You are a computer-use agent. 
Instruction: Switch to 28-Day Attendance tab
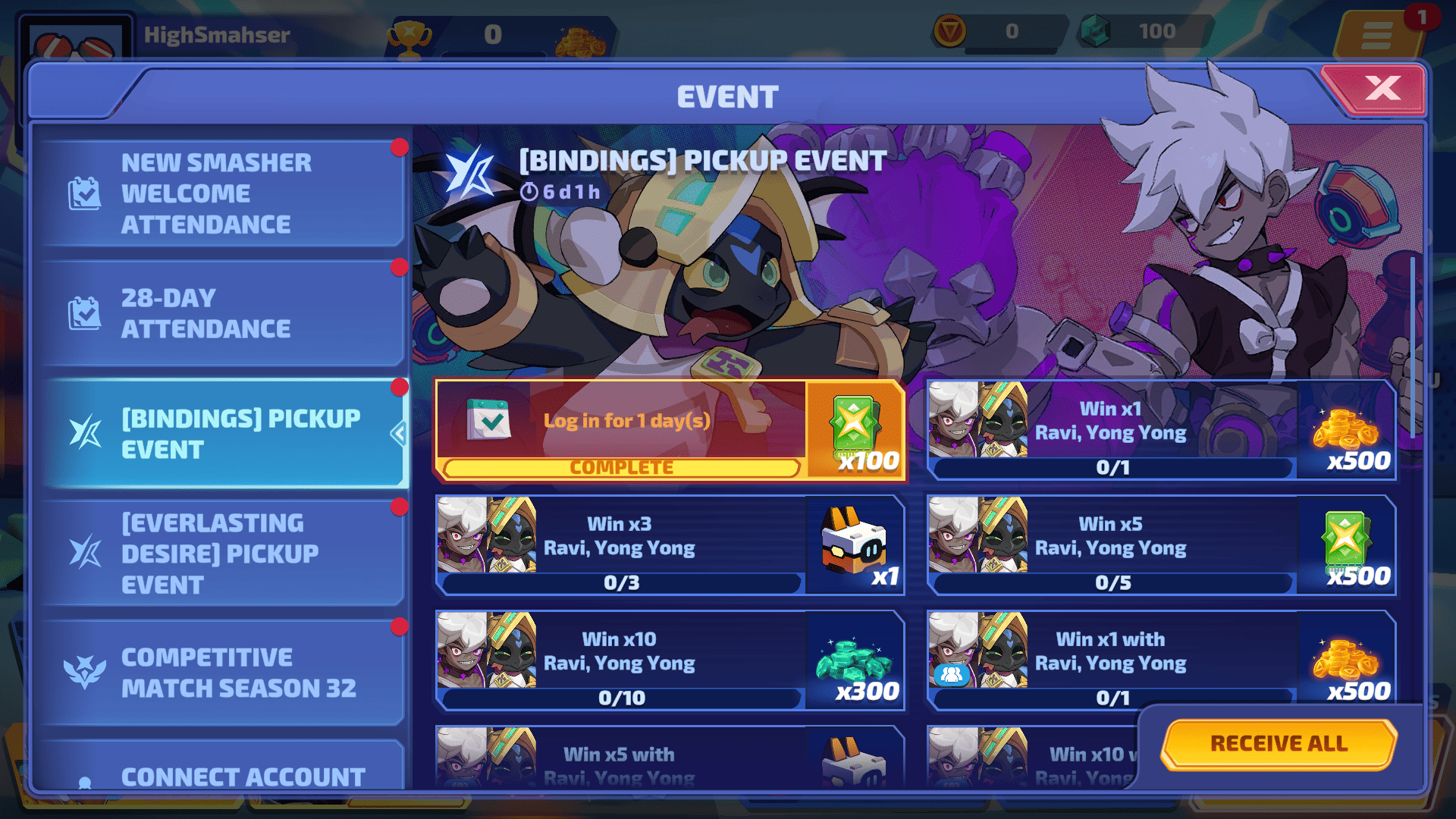220,313
